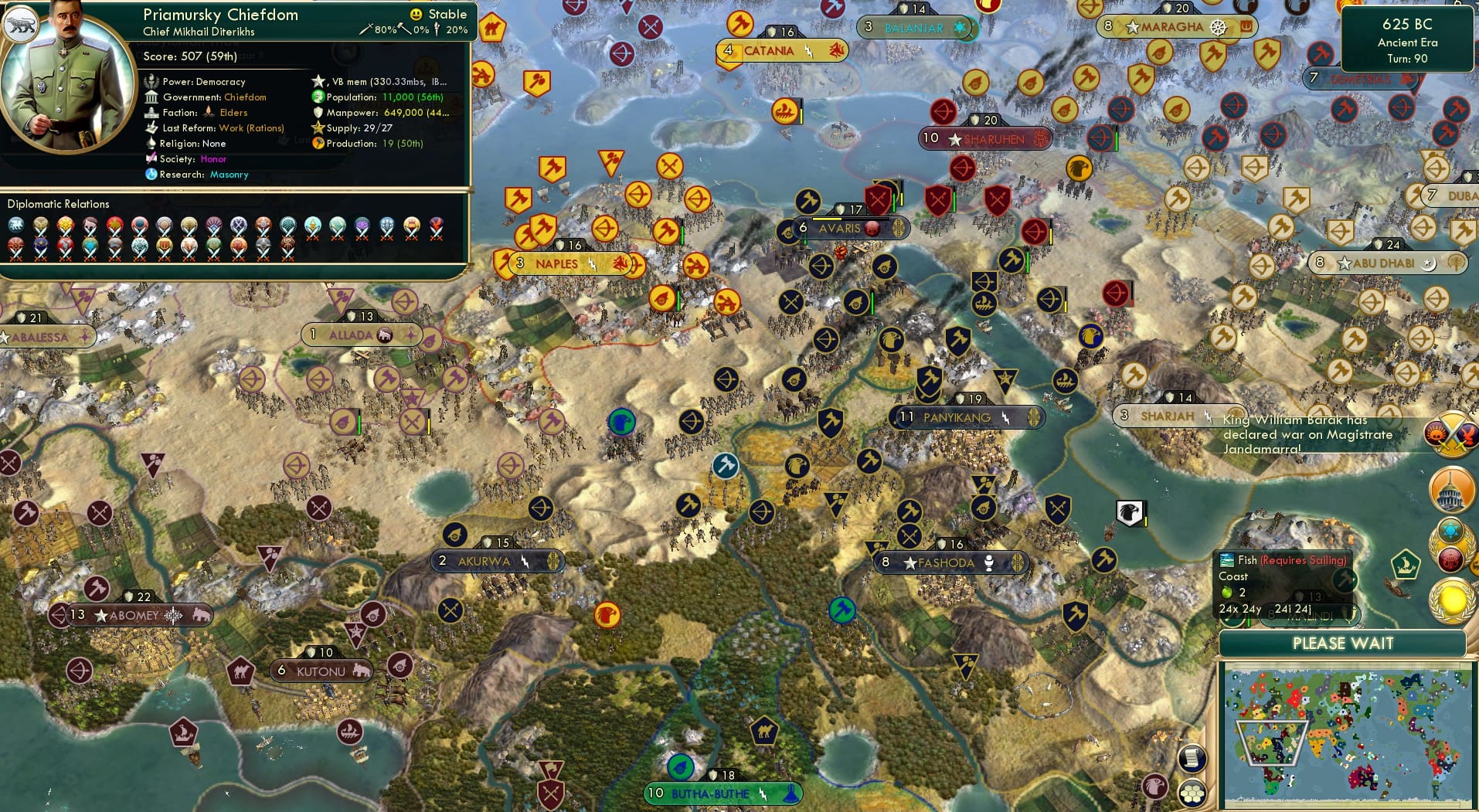
Task: Click the Supply star icon in leader panel
Action: coord(318,127)
